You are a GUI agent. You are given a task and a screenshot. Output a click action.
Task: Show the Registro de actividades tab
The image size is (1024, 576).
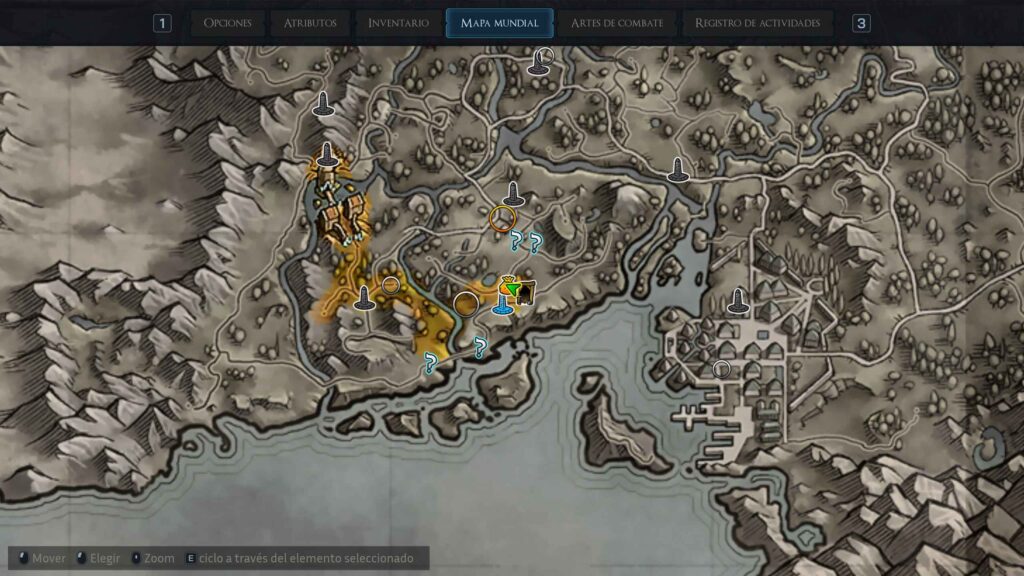[x=757, y=23]
